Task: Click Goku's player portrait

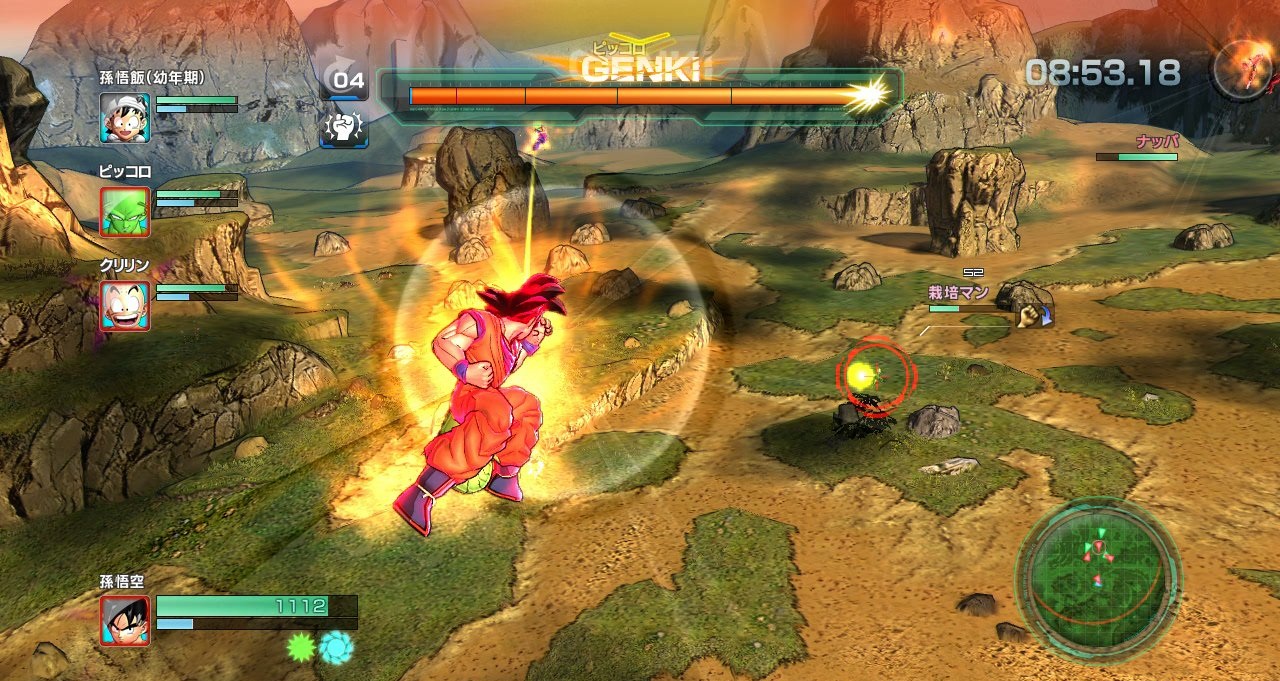Action: 125,620
